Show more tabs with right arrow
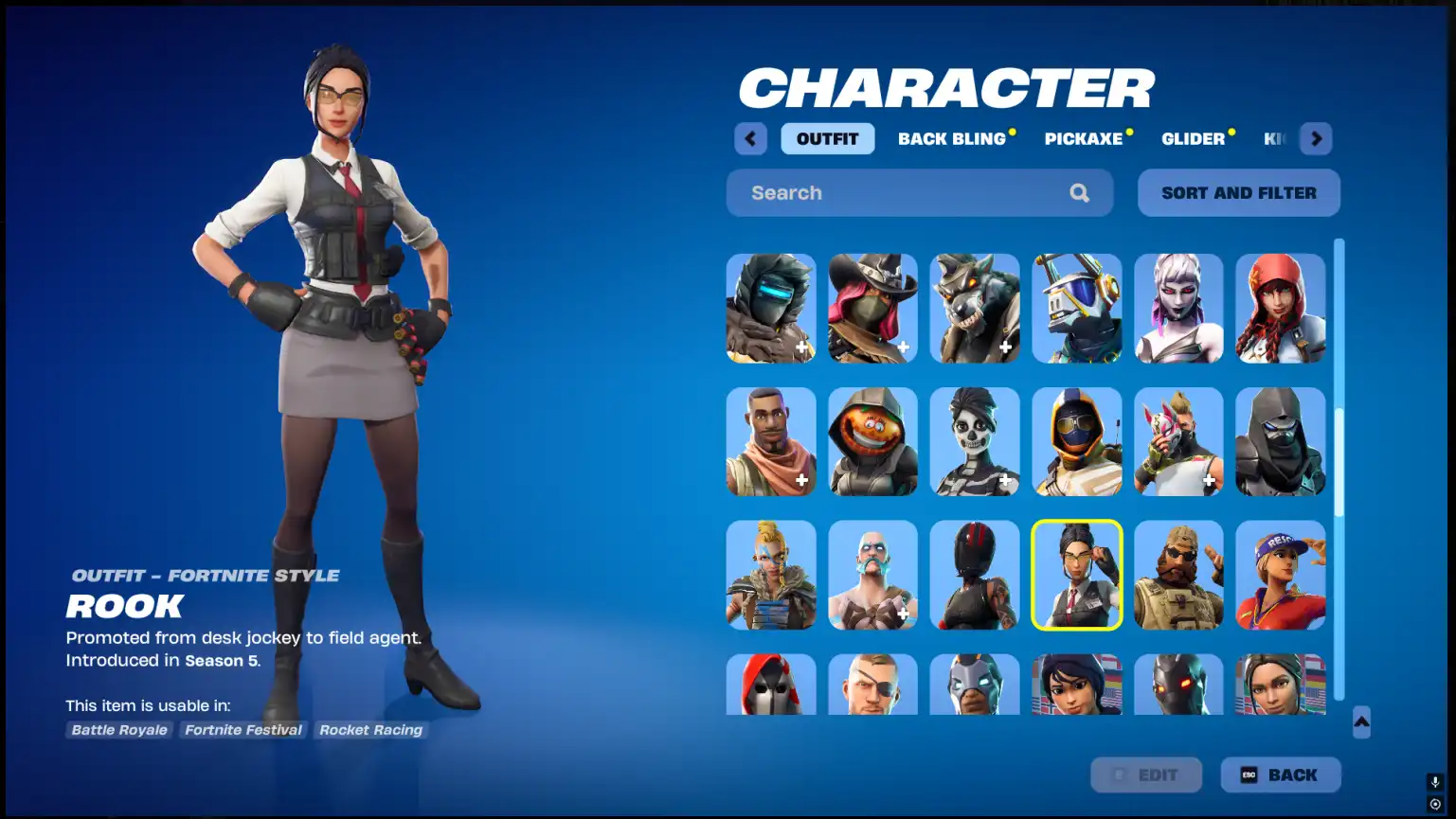Viewport: 1456px width, 819px height. click(x=1316, y=139)
